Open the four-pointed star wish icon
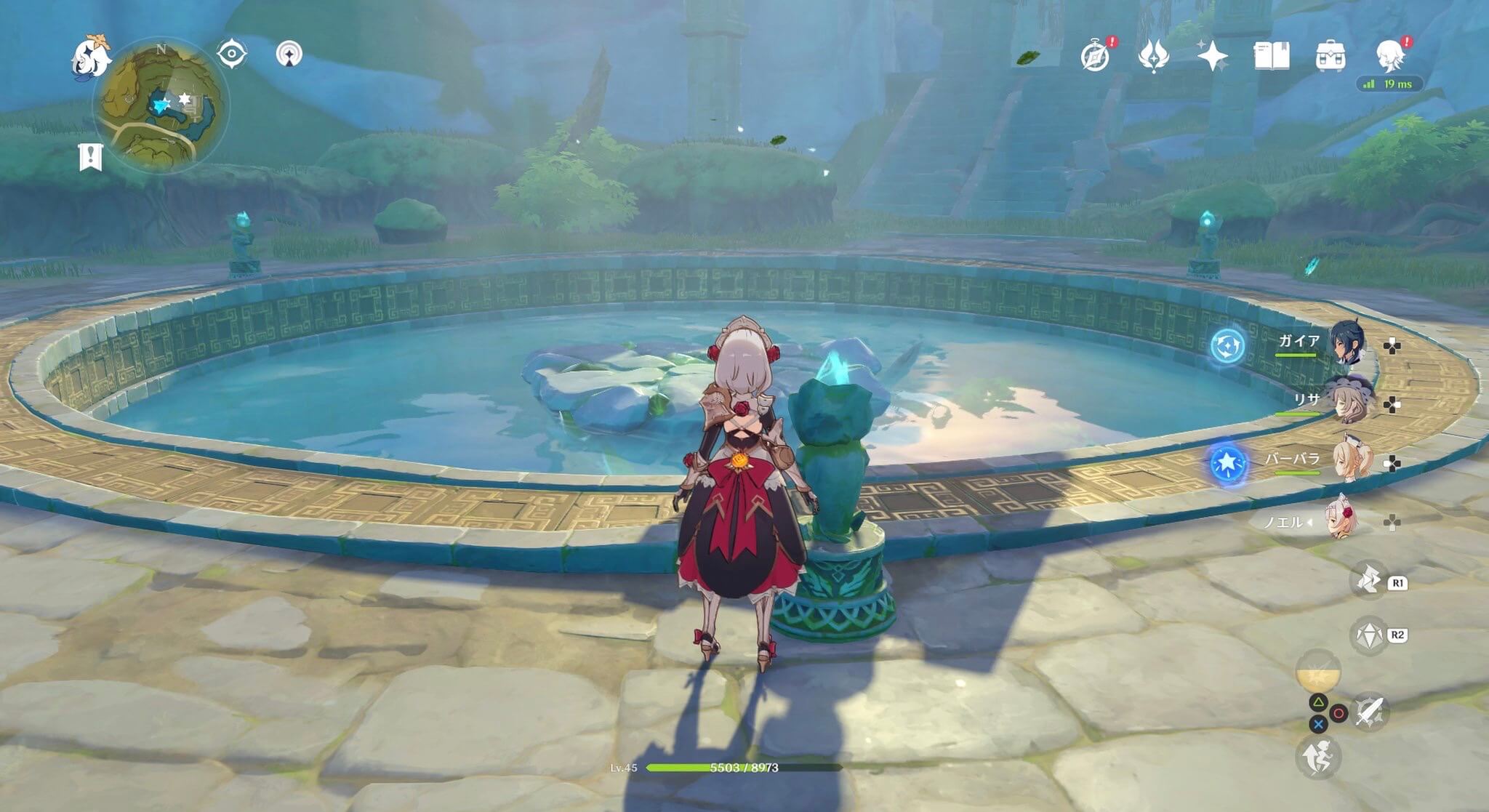 tap(1212, 56)
